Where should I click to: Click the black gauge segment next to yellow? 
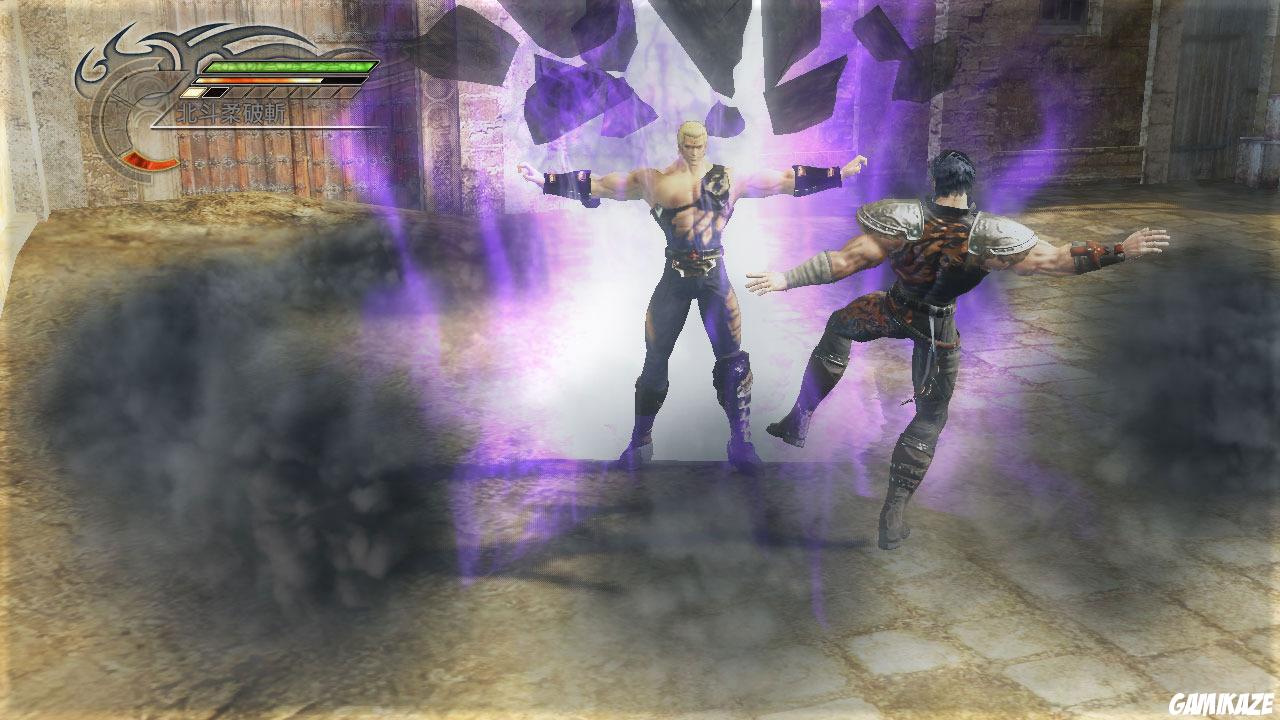(x=213, y=92)
